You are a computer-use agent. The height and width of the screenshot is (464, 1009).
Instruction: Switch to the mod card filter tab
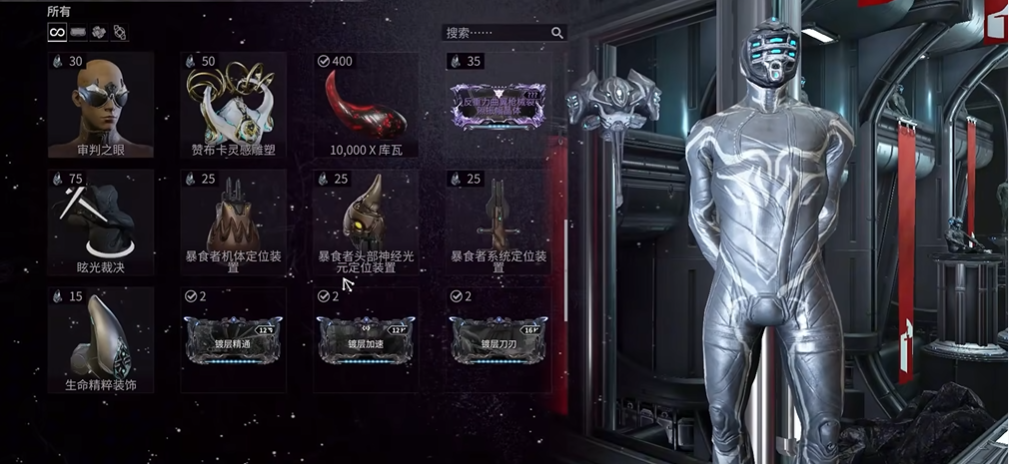pos(78,32)
